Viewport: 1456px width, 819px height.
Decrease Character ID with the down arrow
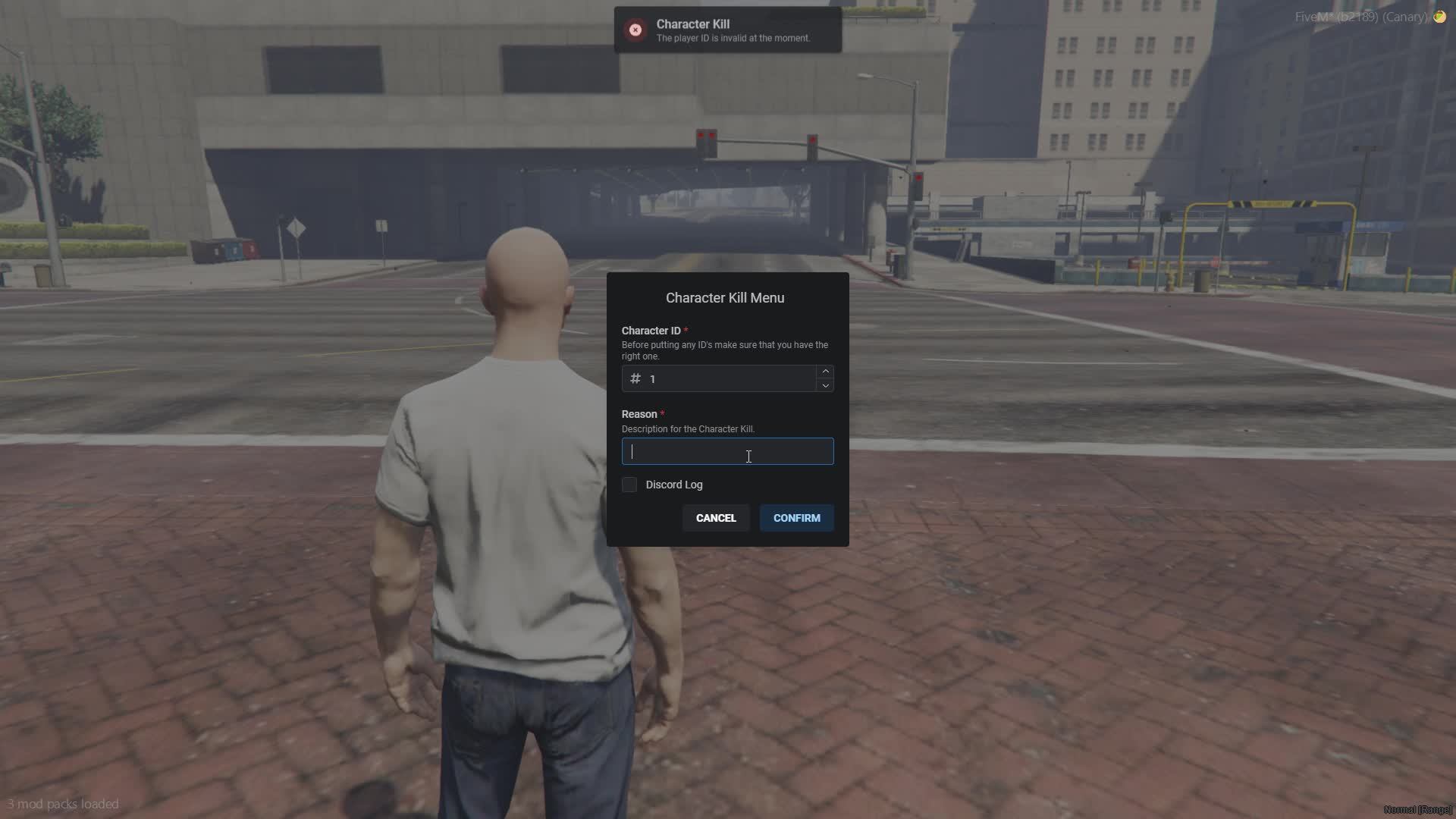(825, 385)
